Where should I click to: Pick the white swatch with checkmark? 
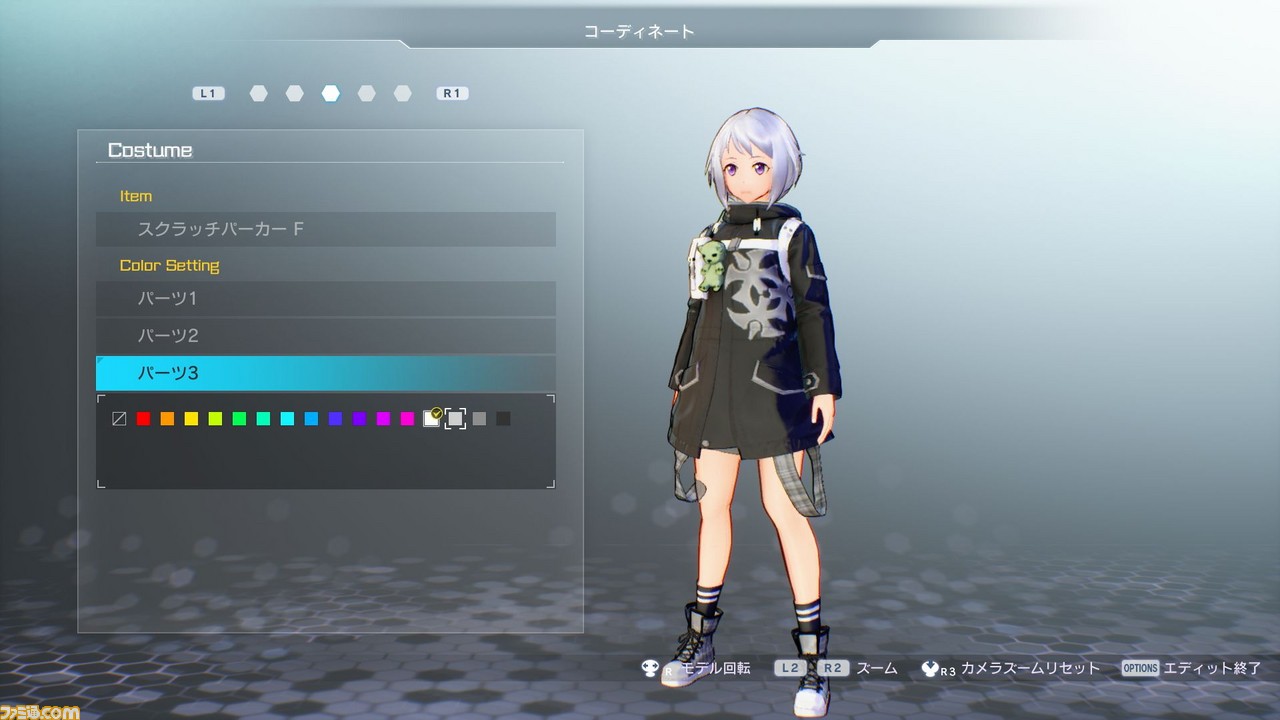[x=431, y=419]
